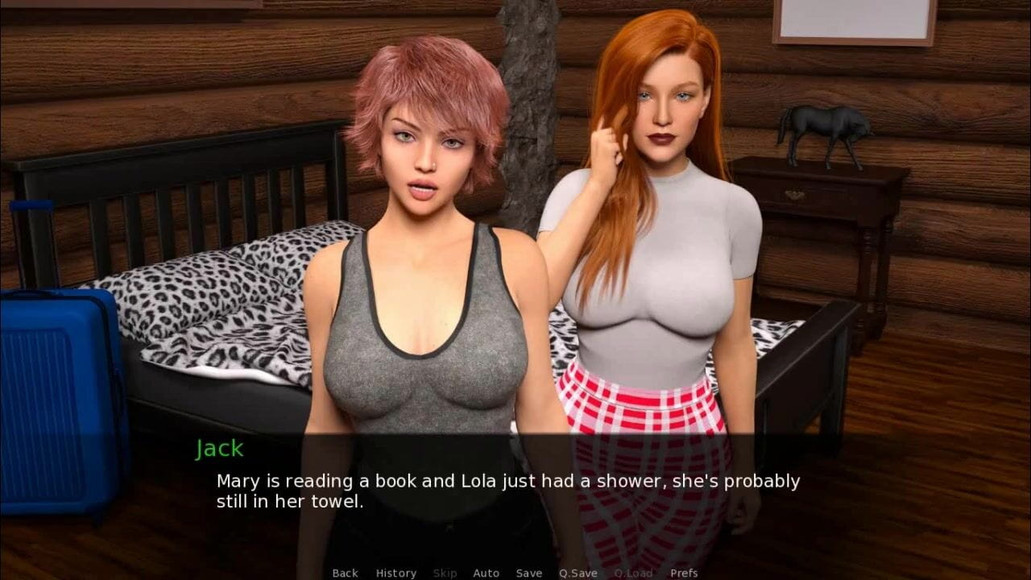Quick save with Q.Save
Image resolution: width=1031 pixels, height=580 pixels.
578,573
